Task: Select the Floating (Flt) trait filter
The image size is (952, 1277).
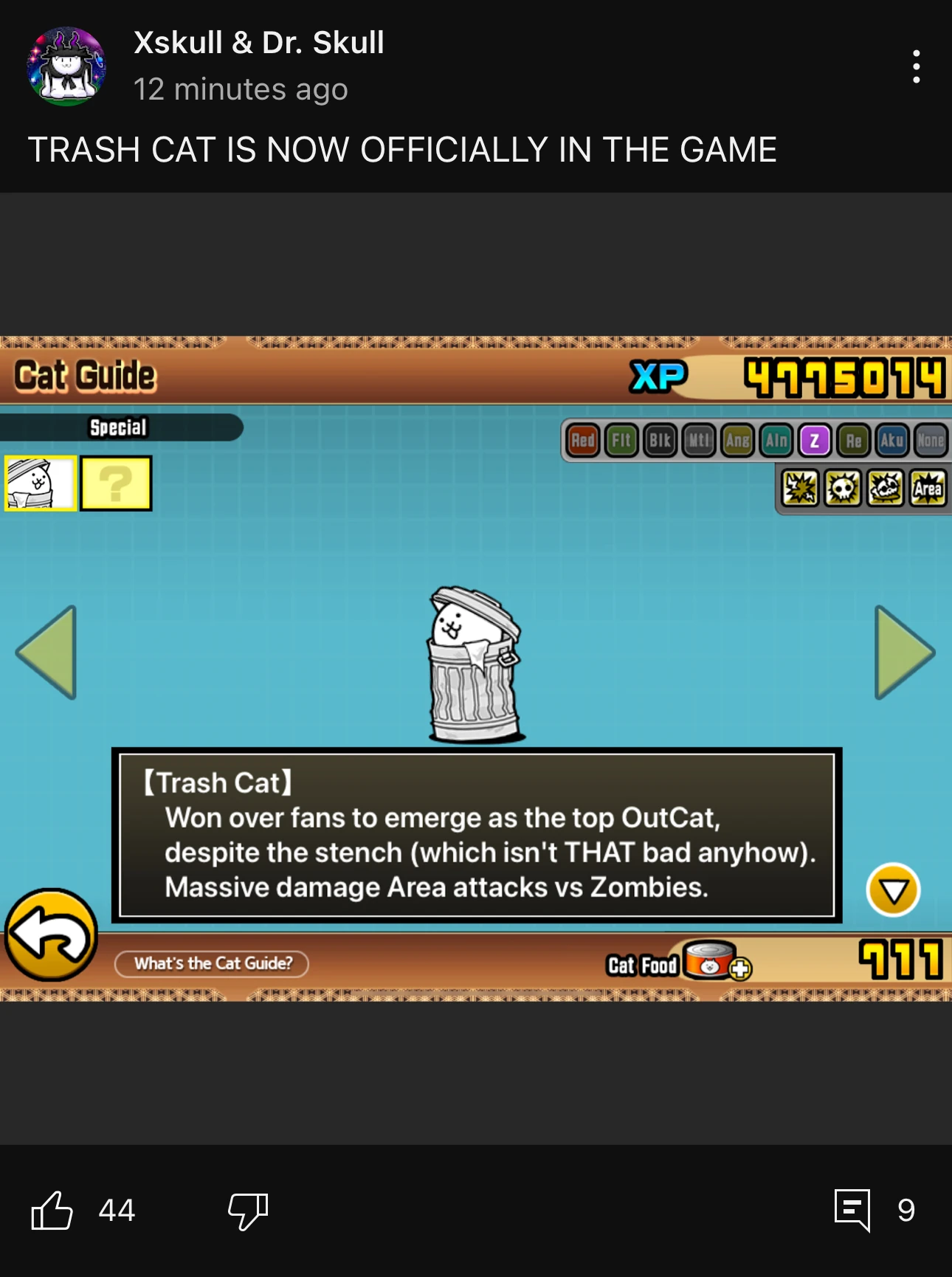Action: (621, 441)
